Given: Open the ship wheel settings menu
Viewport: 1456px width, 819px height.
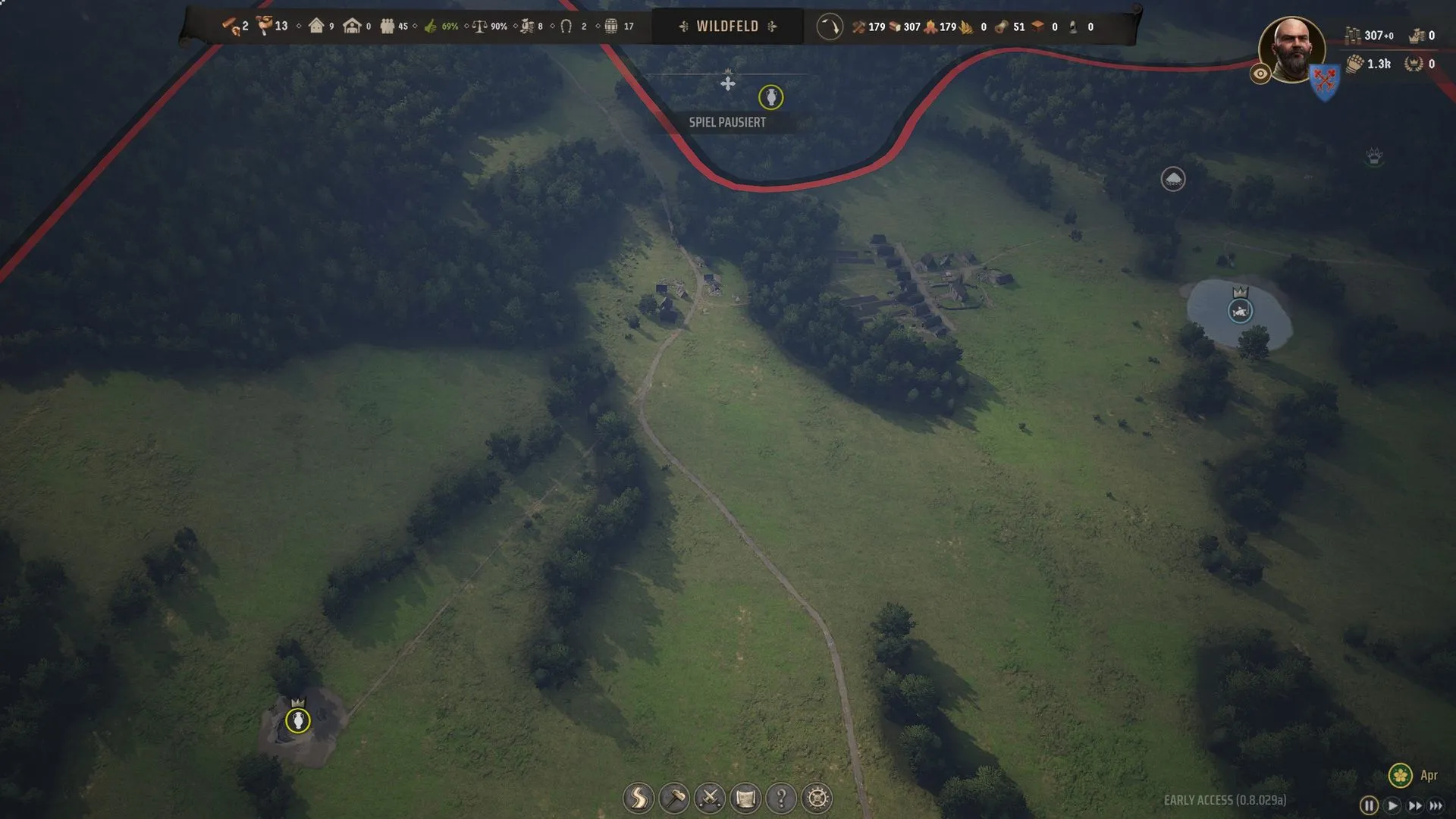Looking at the screenshot, I should [x=817, y=798].
